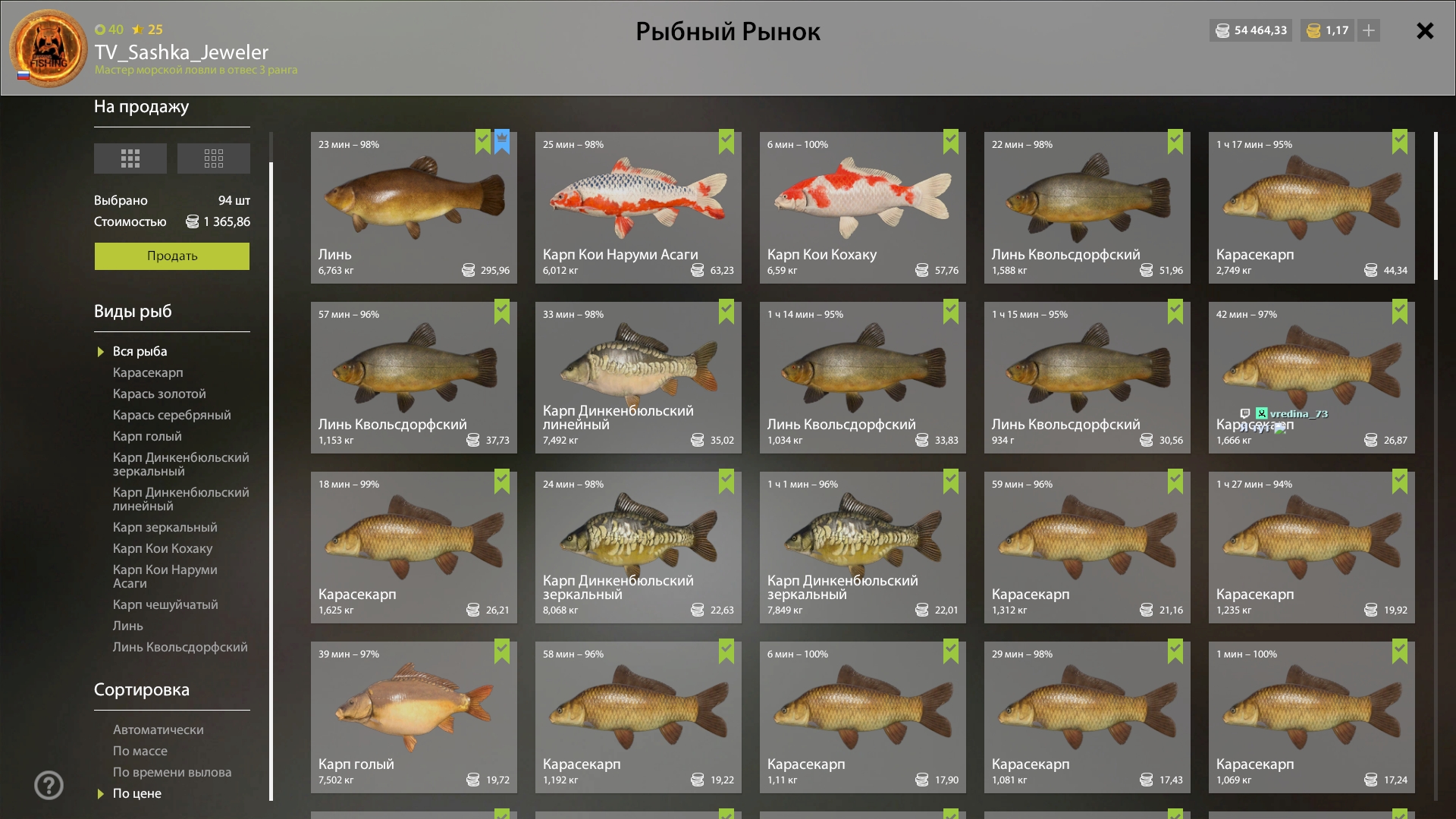Filter the list by Карп голый
The width and height of the screenshot is (1456, 819).
point(147,436)
